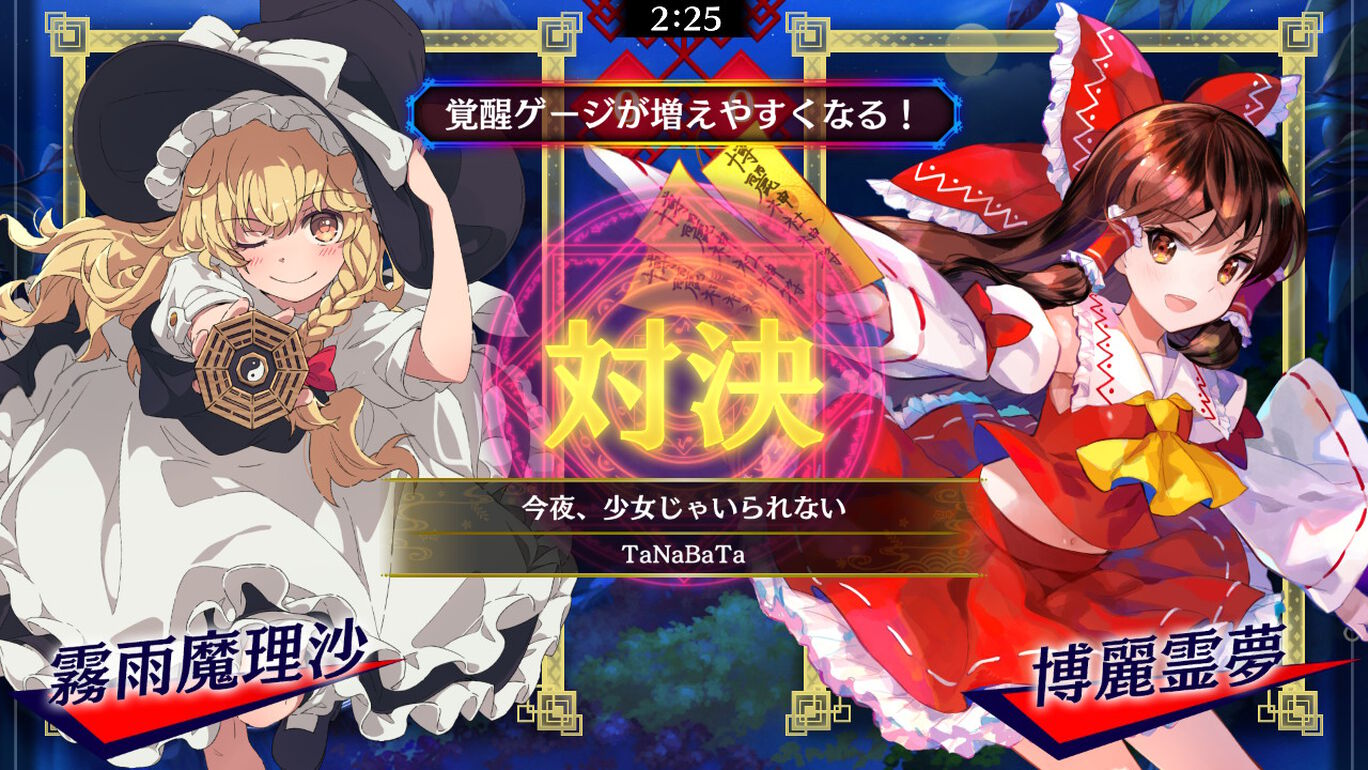Image resolution: width=1368 pixels, height=770 pixels.
Task: Switch to the TaNaBaTa artist tab
Action: [683, 551]
